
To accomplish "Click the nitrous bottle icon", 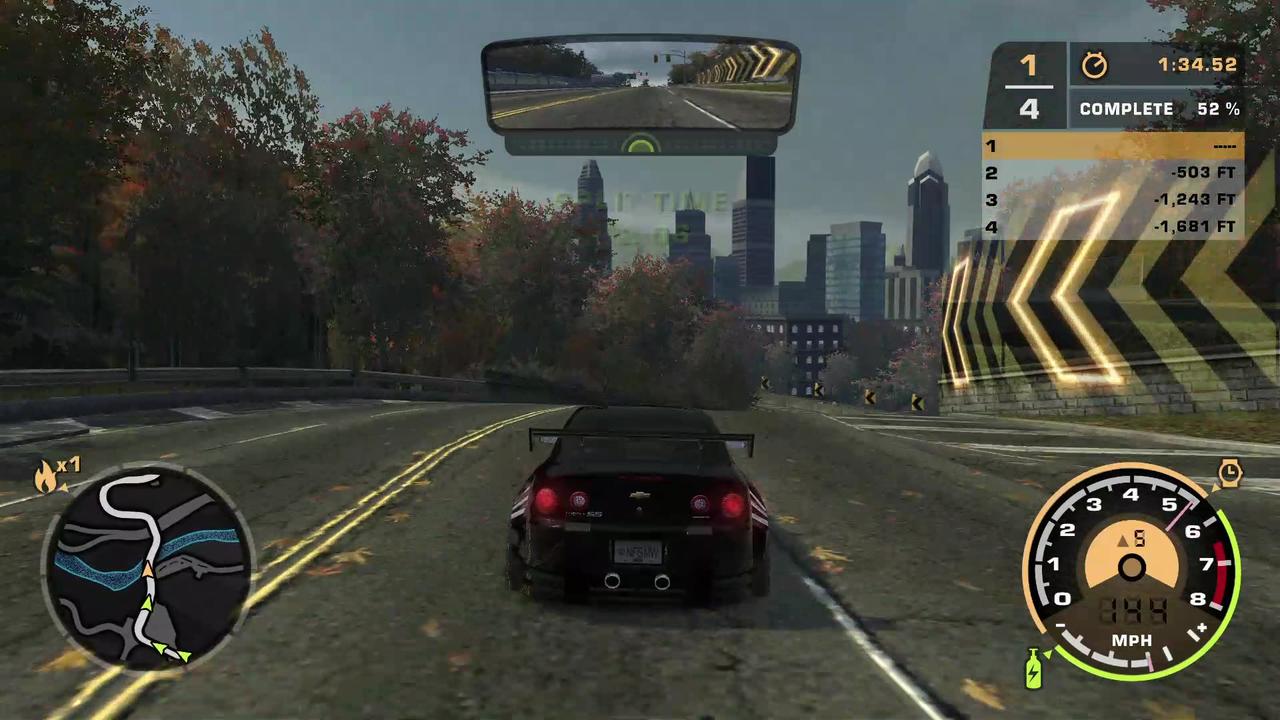I will click(x=1033, y=668).
